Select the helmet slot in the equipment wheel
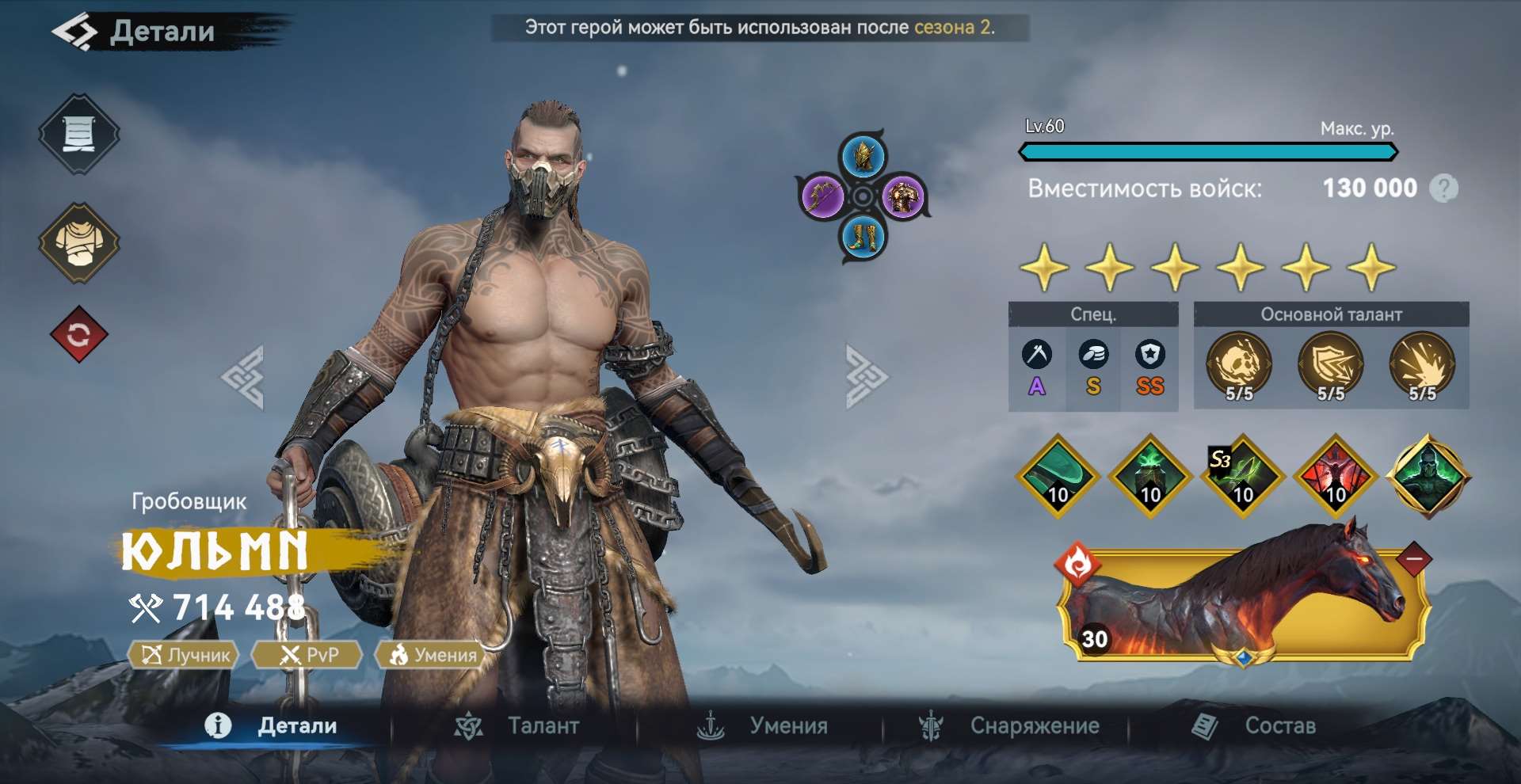 [x=863, y=157]
